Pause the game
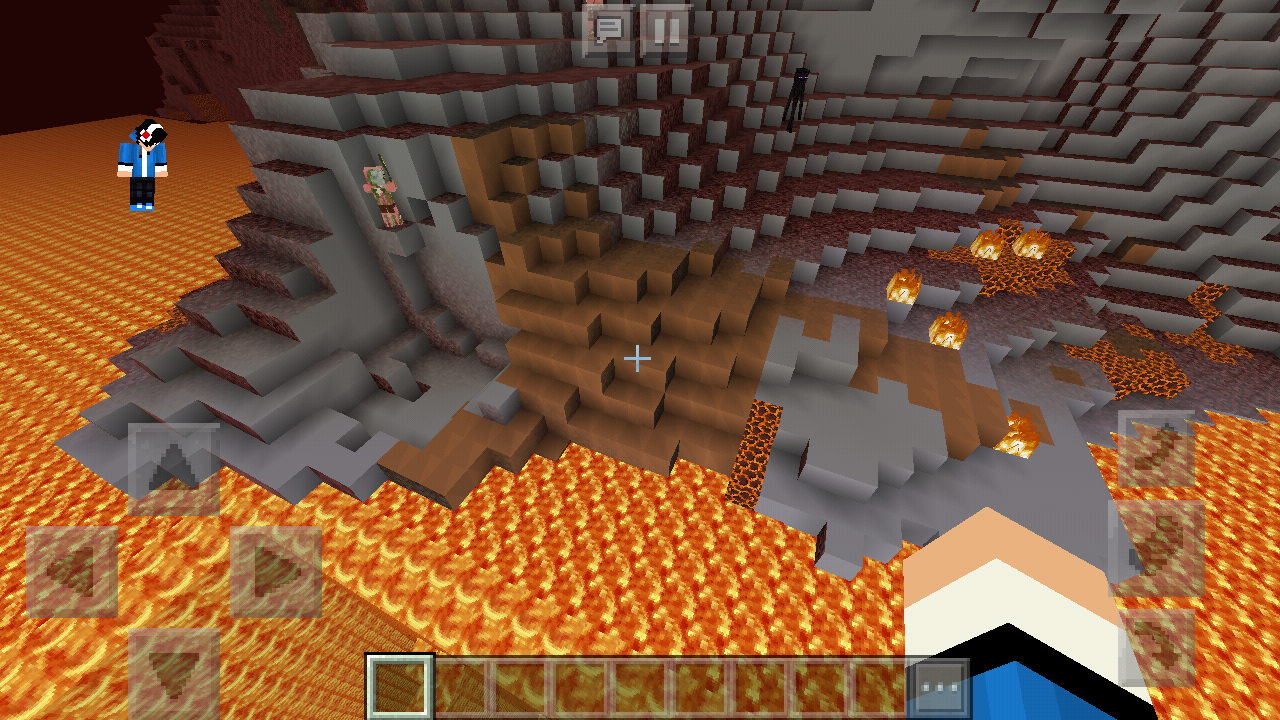Image resolution: width=1280 pixels, height=720 pixels. coord(665,30)
